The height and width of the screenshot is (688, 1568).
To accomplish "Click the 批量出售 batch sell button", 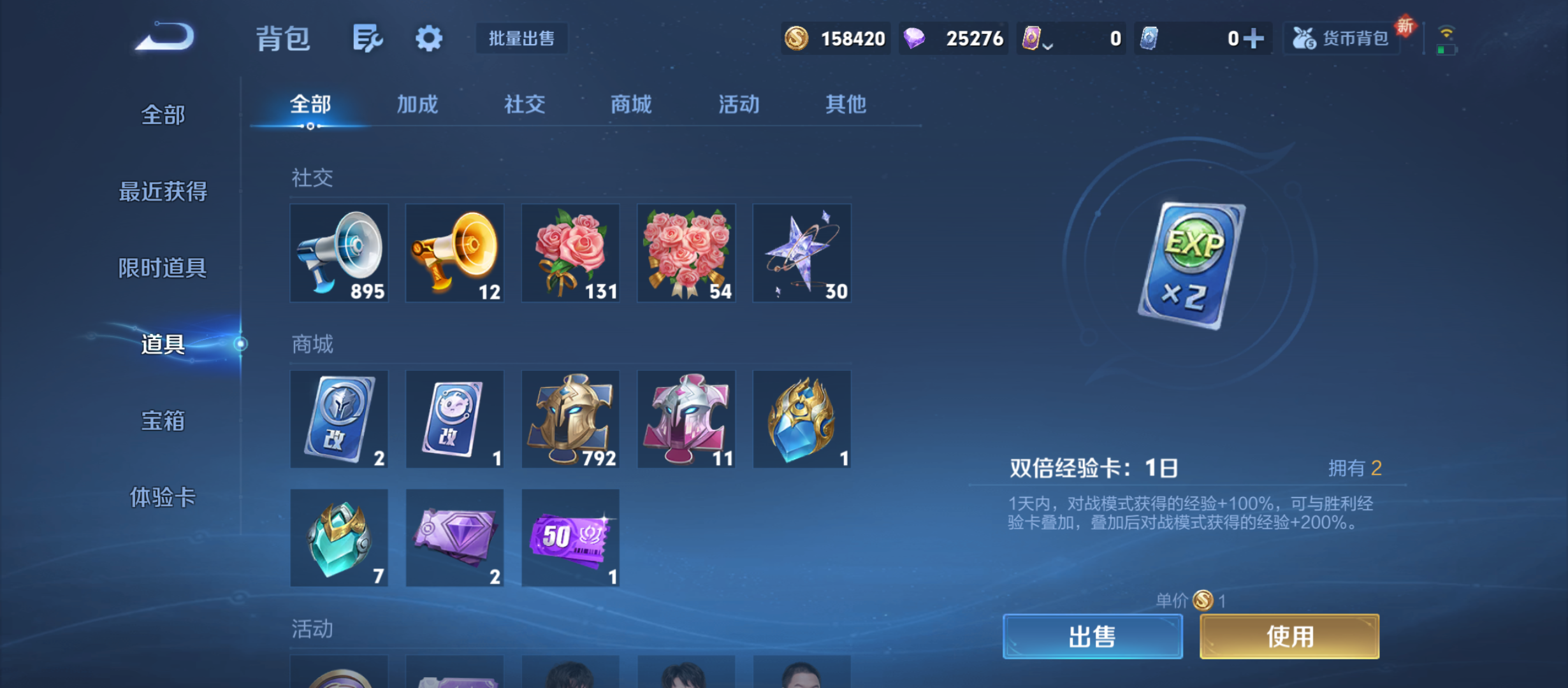I will coord(521,38).
